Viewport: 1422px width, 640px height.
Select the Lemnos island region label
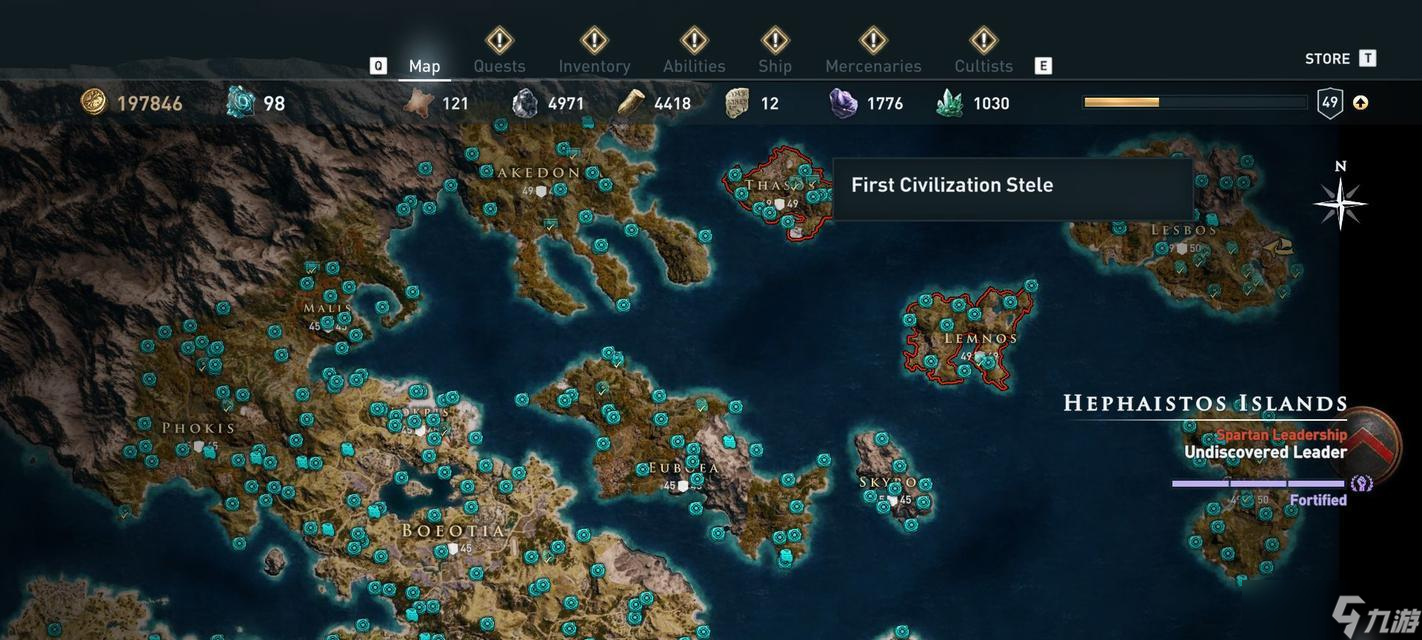(x=980, y=338)
